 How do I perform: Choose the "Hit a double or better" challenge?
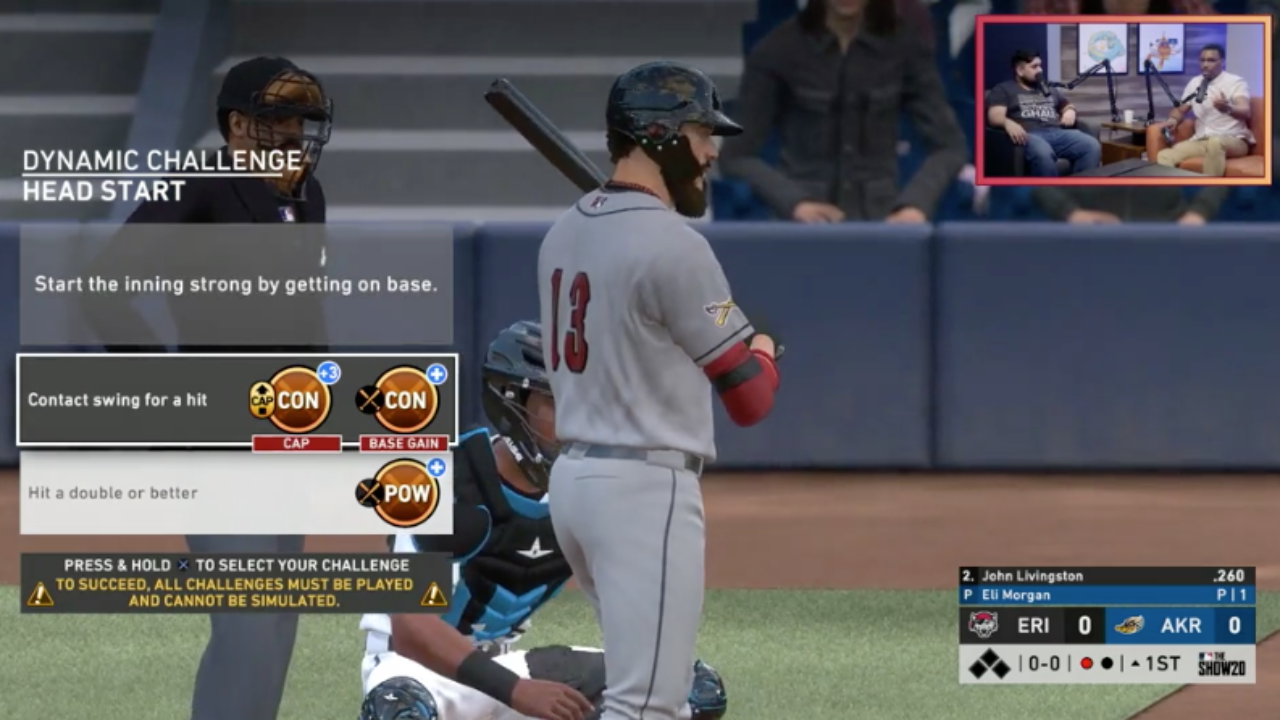coord(113,493)
